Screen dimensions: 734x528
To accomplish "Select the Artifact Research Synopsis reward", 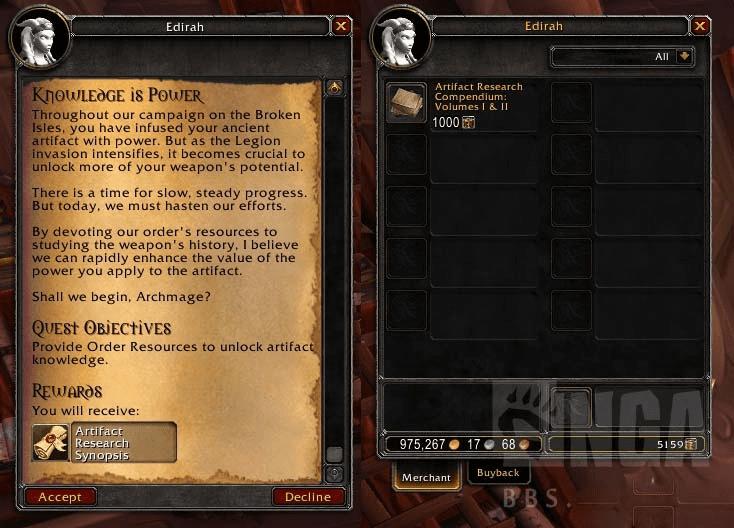I will [x=104, y=442].
